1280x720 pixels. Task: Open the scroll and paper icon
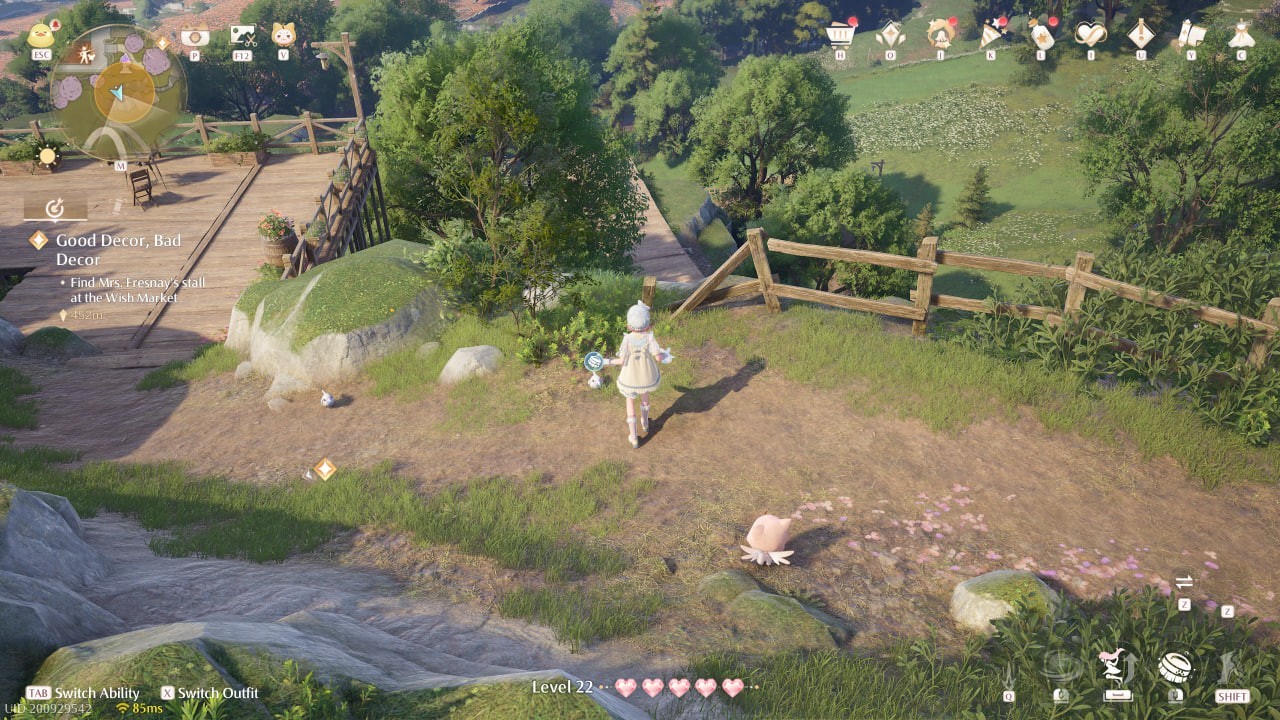coord(1191,35)
